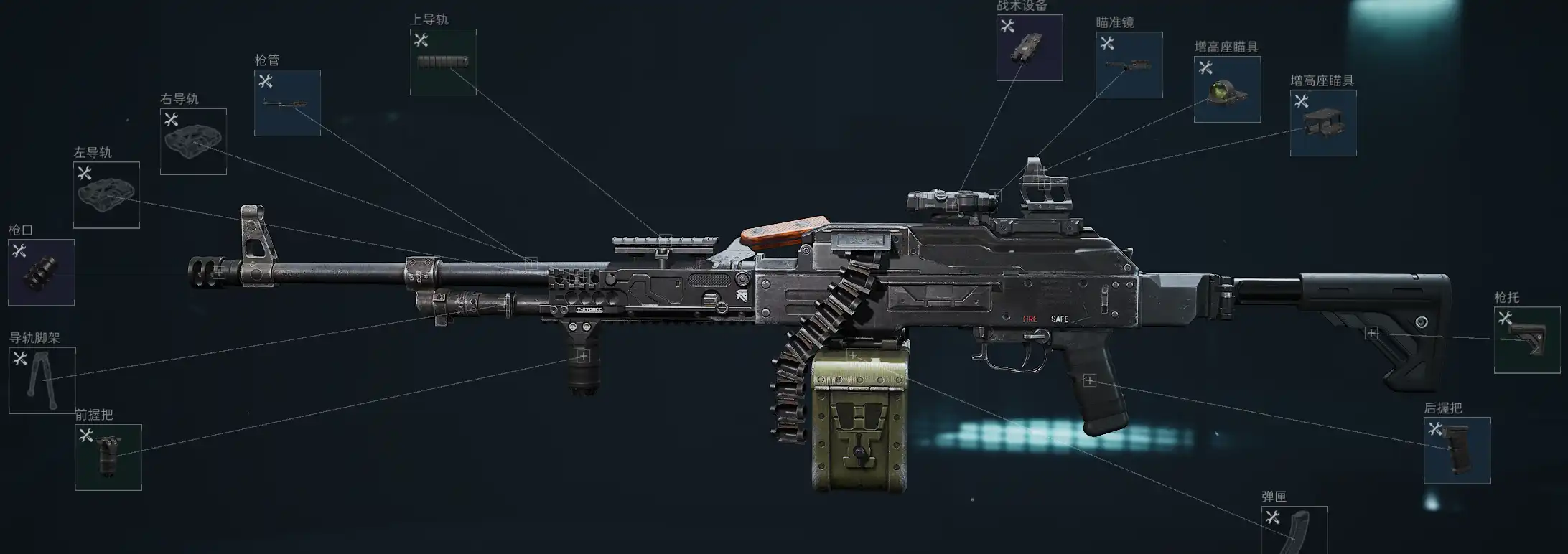Open the 枪口 muzzle attachment slot
Screen dimensions: 1568x554
(x=41, y=273)
